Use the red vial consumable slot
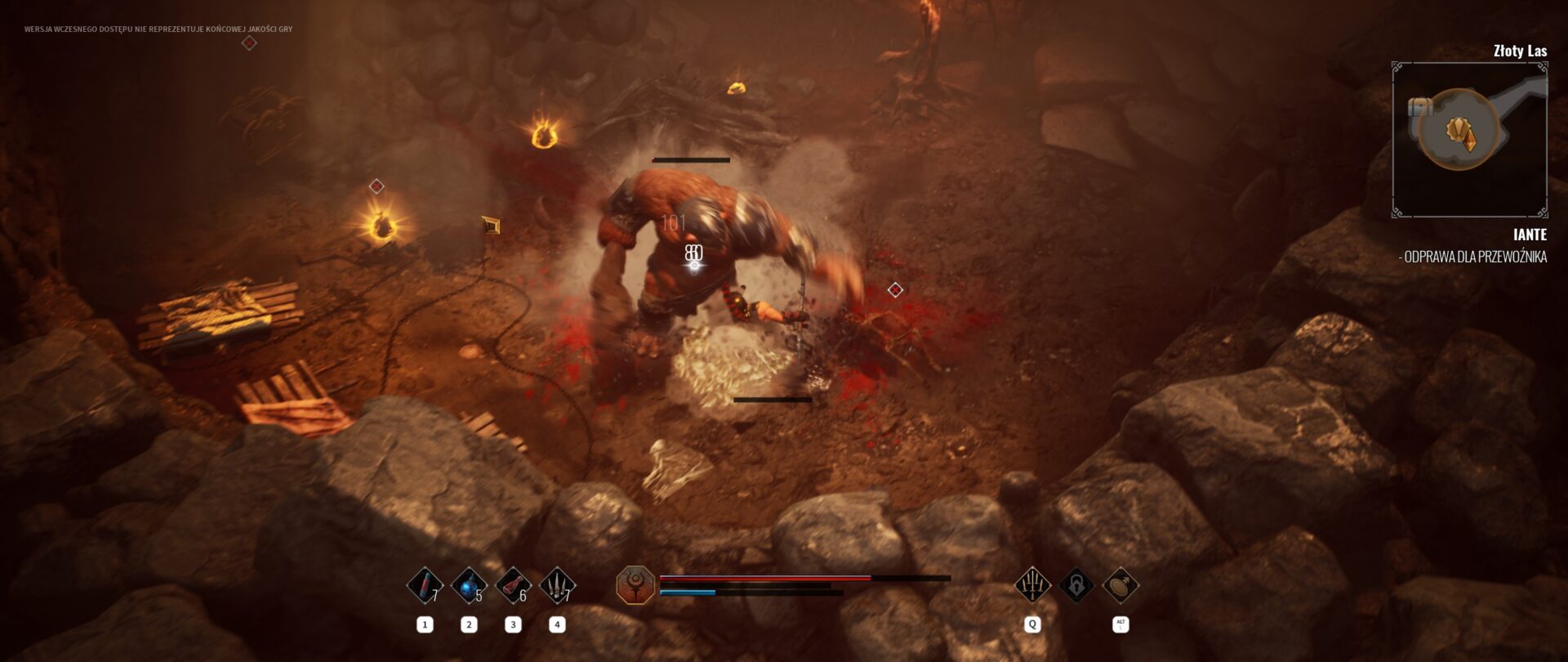The width and height of the screenshot is (1568, 662). click(425, 585)
